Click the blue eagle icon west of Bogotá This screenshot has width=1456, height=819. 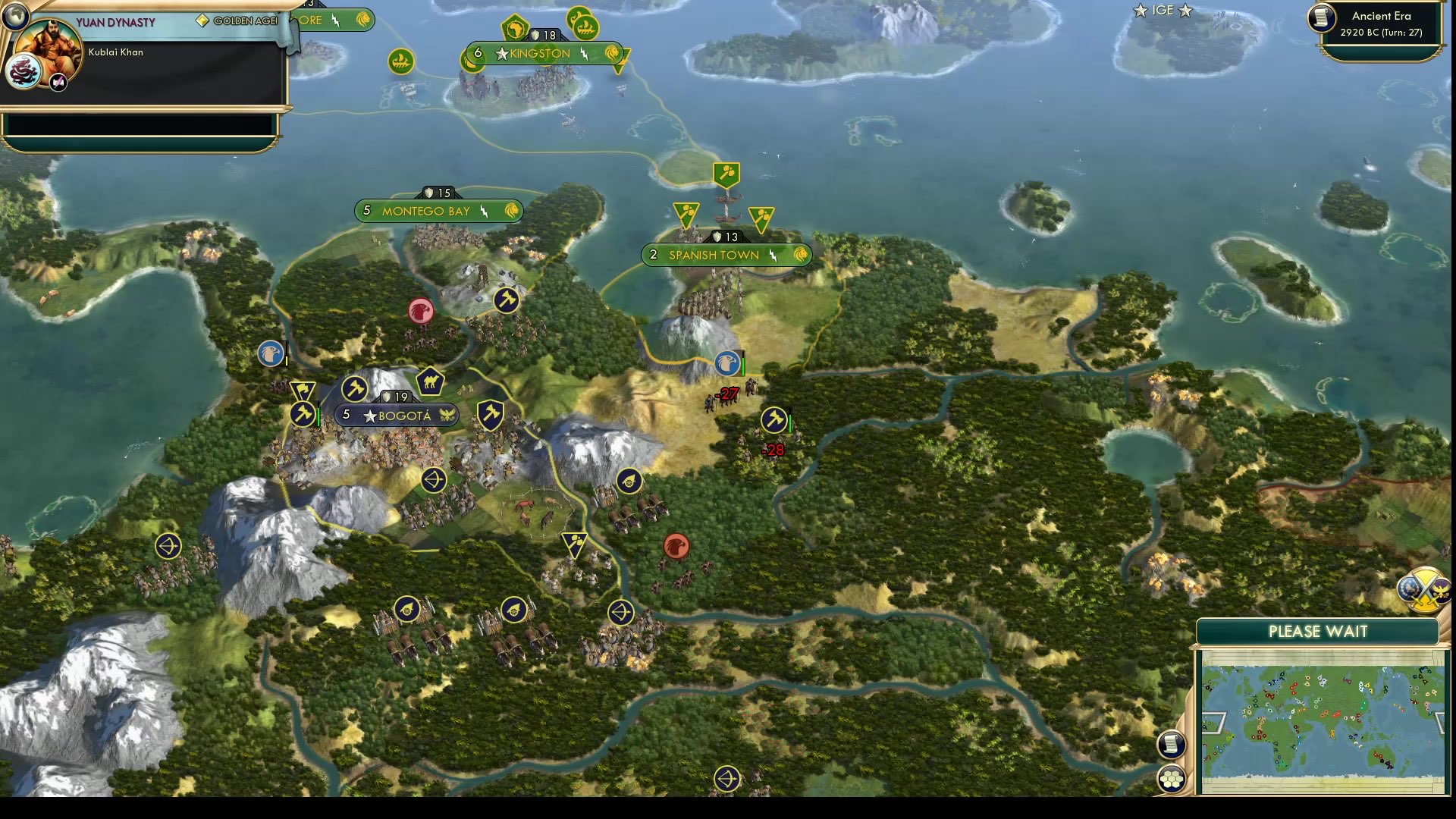pyautogui.click(x=271, y=354)
